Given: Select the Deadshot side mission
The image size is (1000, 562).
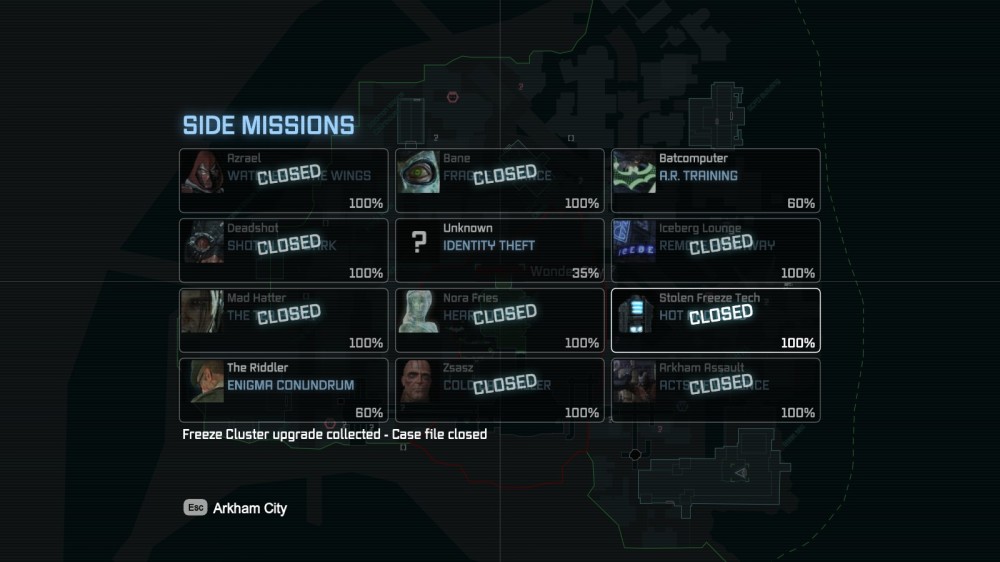Looking at the screenshot, I should pos(284,250).
